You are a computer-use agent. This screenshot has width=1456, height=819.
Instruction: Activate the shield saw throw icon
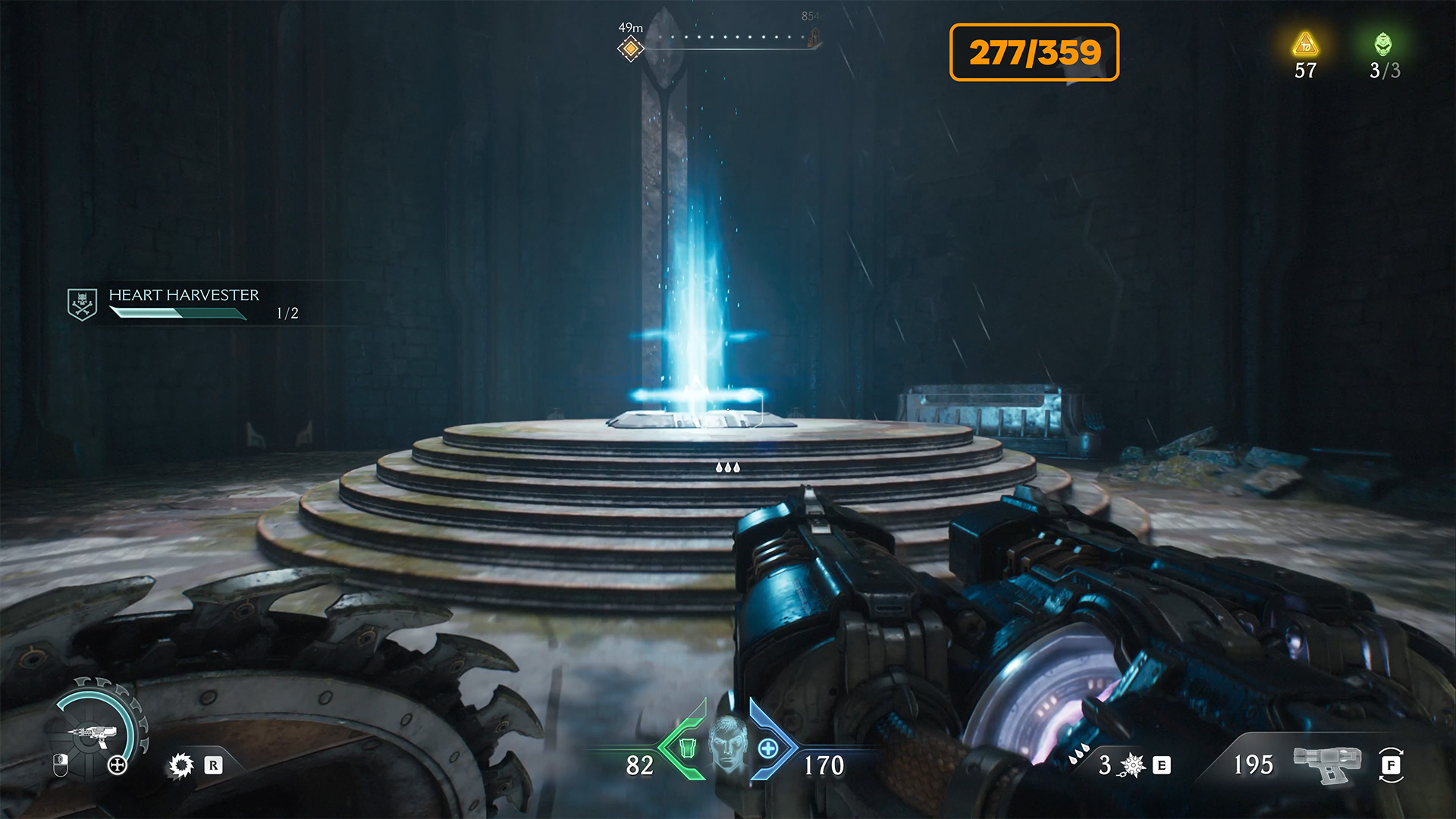[x=181, y=765]
